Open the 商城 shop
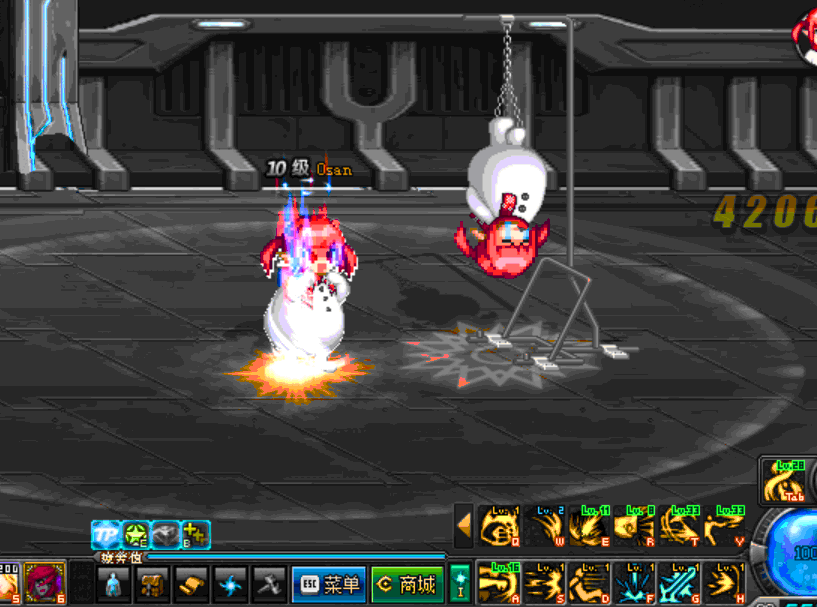817x607 pixels. coord(407,584)
